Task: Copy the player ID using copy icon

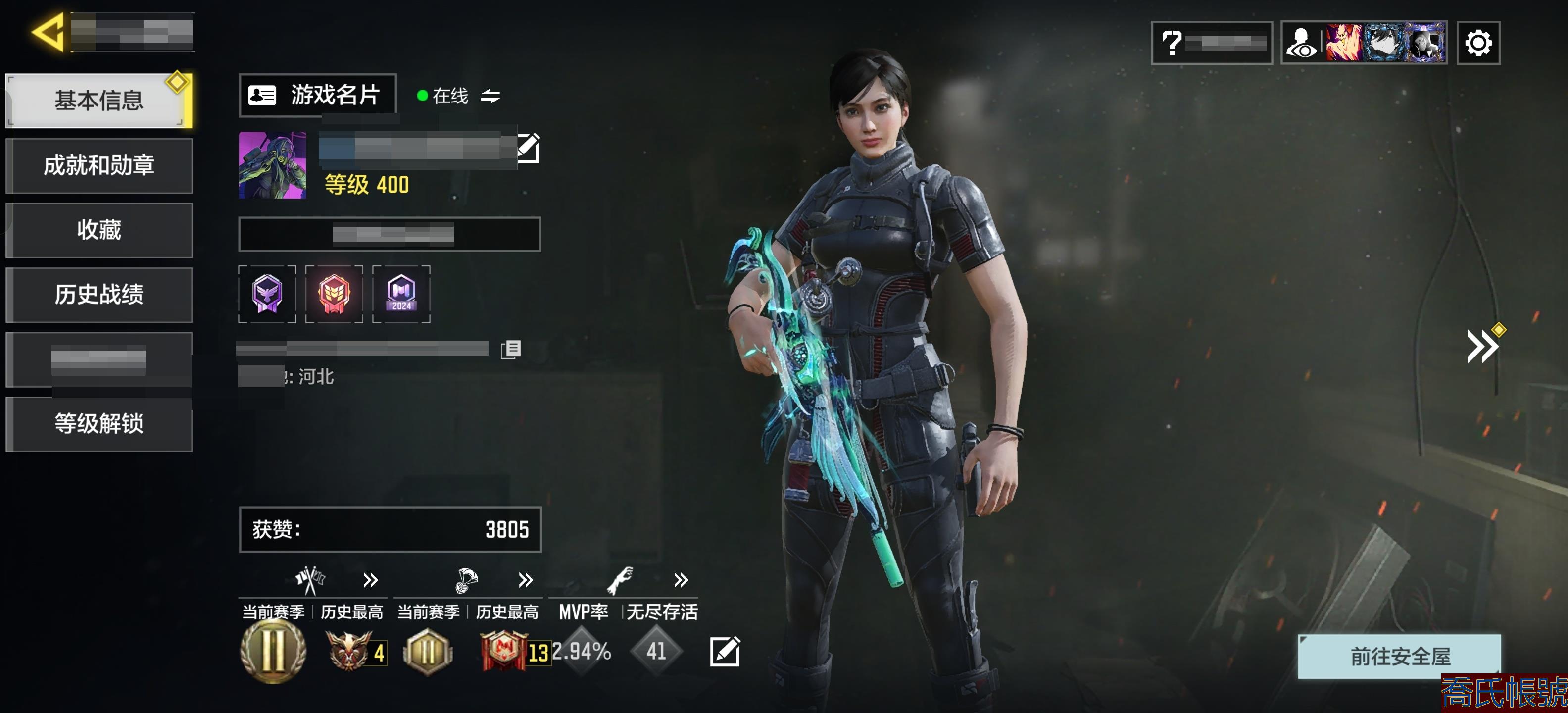Action: click(x=511, y=349)
